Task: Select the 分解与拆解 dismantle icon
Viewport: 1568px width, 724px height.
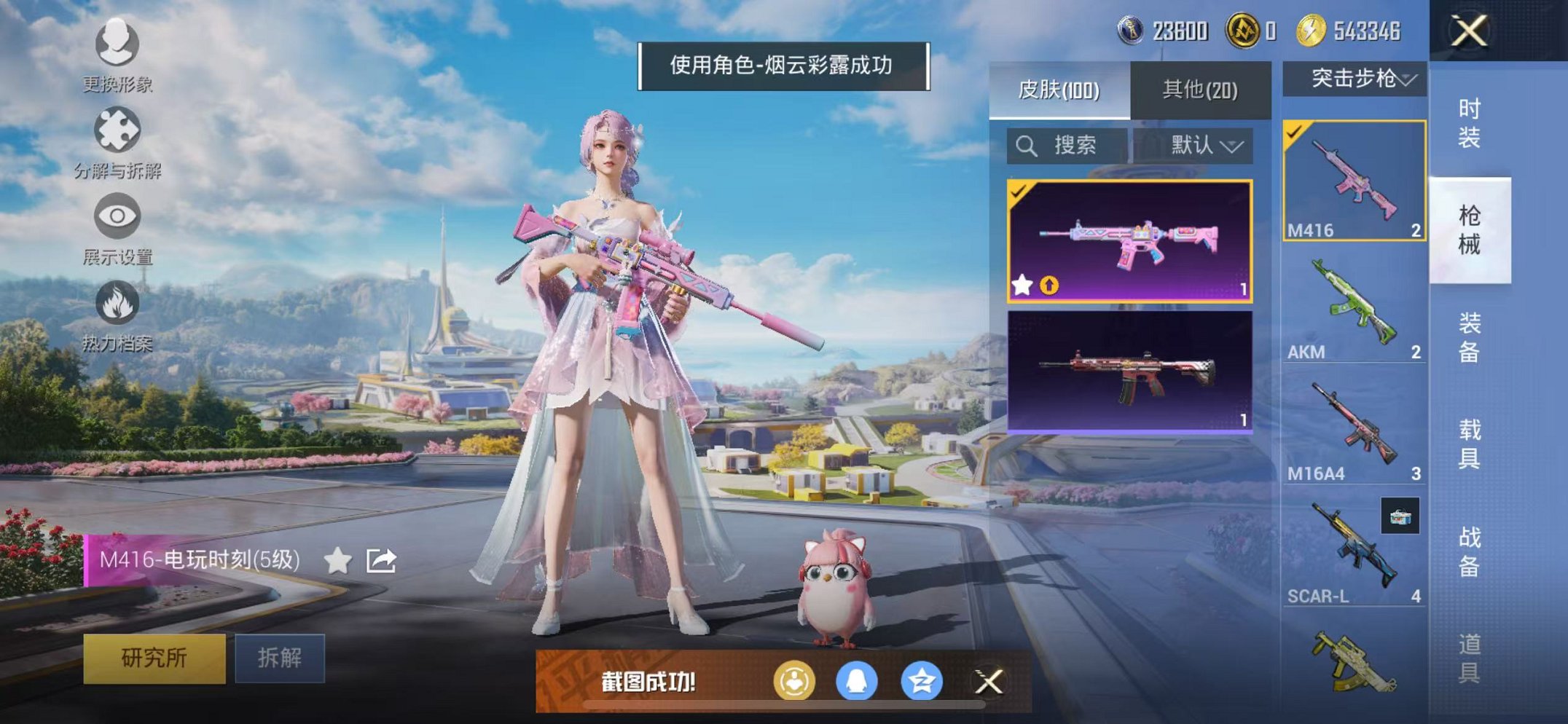Action: coord(118,127)
